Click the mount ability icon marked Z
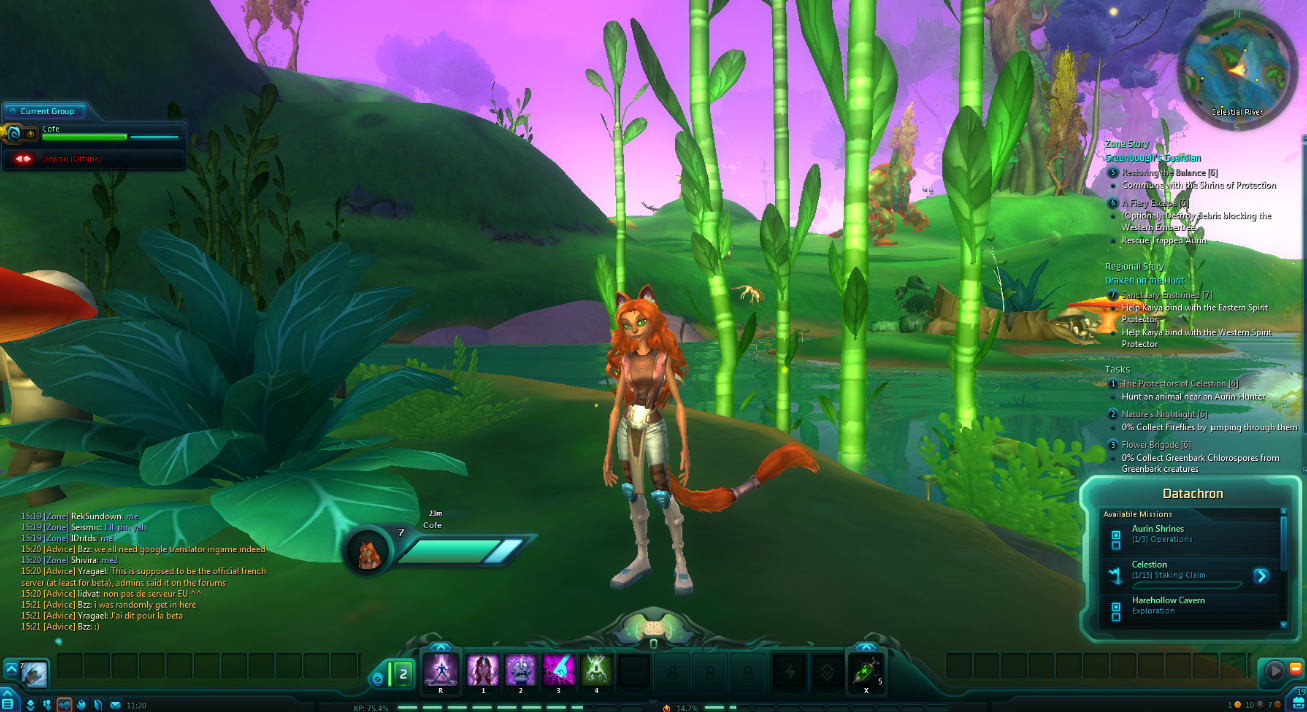The width and height of the screenshot is (1307, 712). coord(34,672)
